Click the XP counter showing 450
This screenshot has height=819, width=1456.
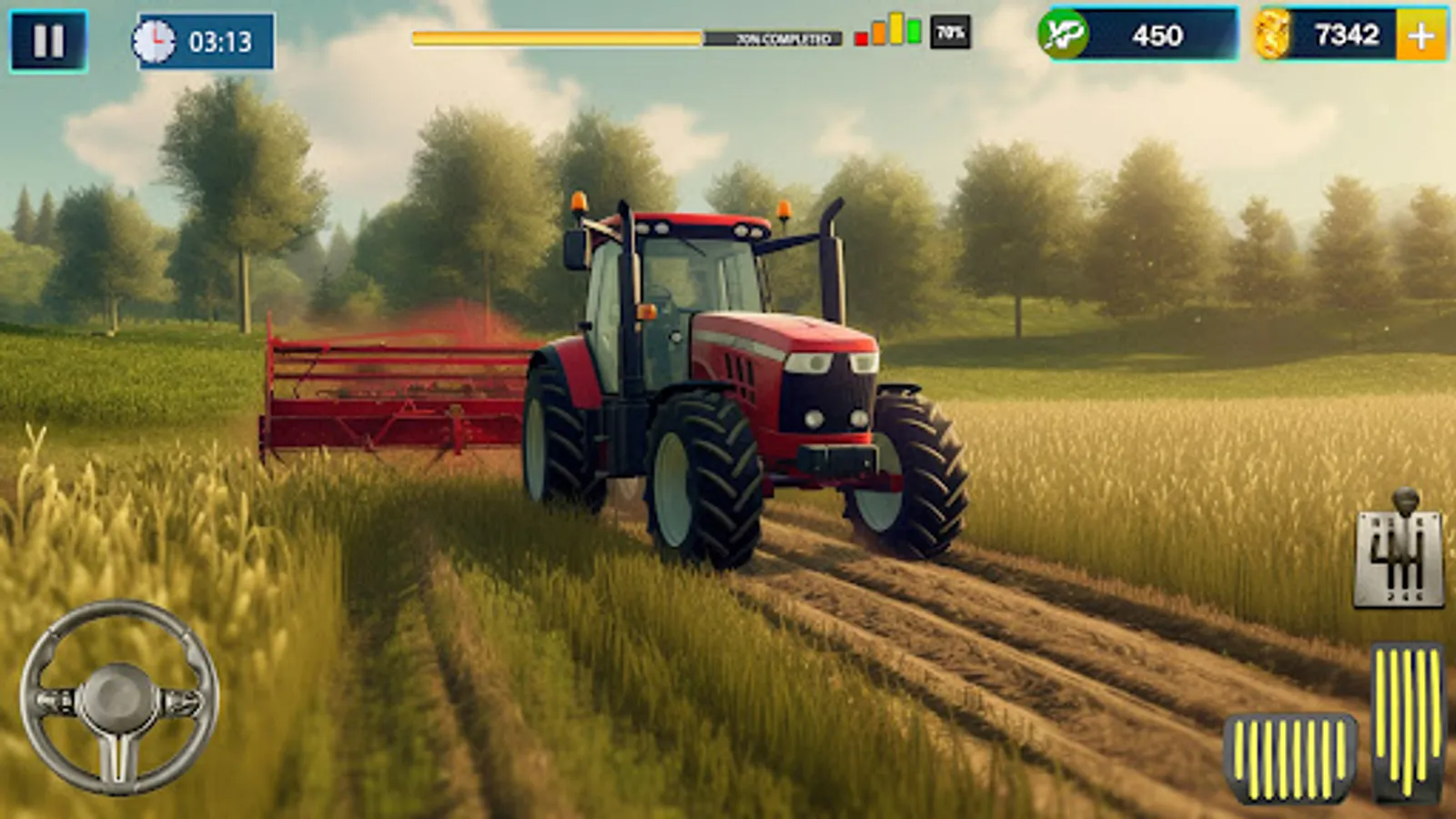pyautogui.click(x=1158, y=36)
